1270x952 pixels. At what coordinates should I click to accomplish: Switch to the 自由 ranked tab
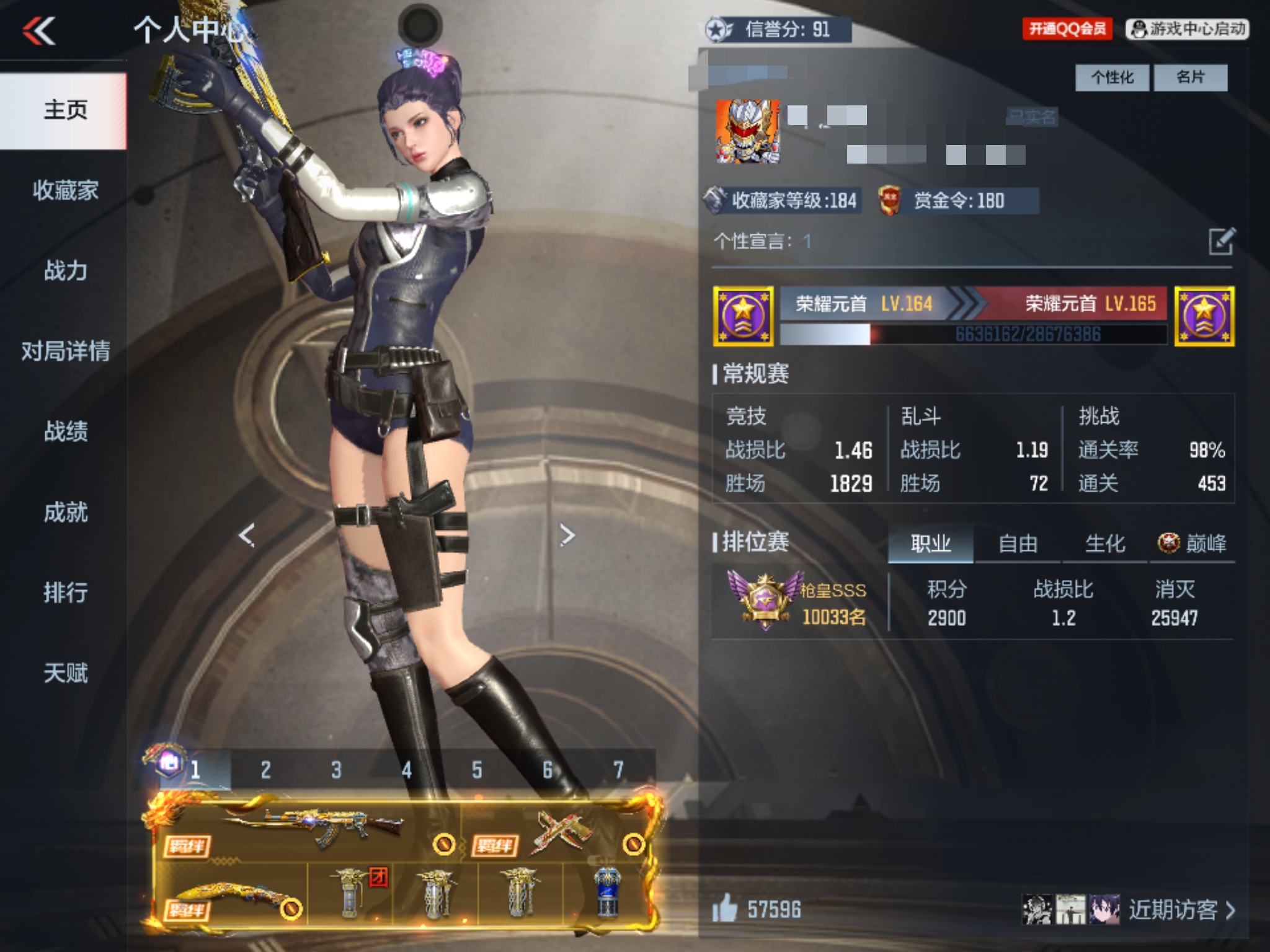tap(1018, 544)
